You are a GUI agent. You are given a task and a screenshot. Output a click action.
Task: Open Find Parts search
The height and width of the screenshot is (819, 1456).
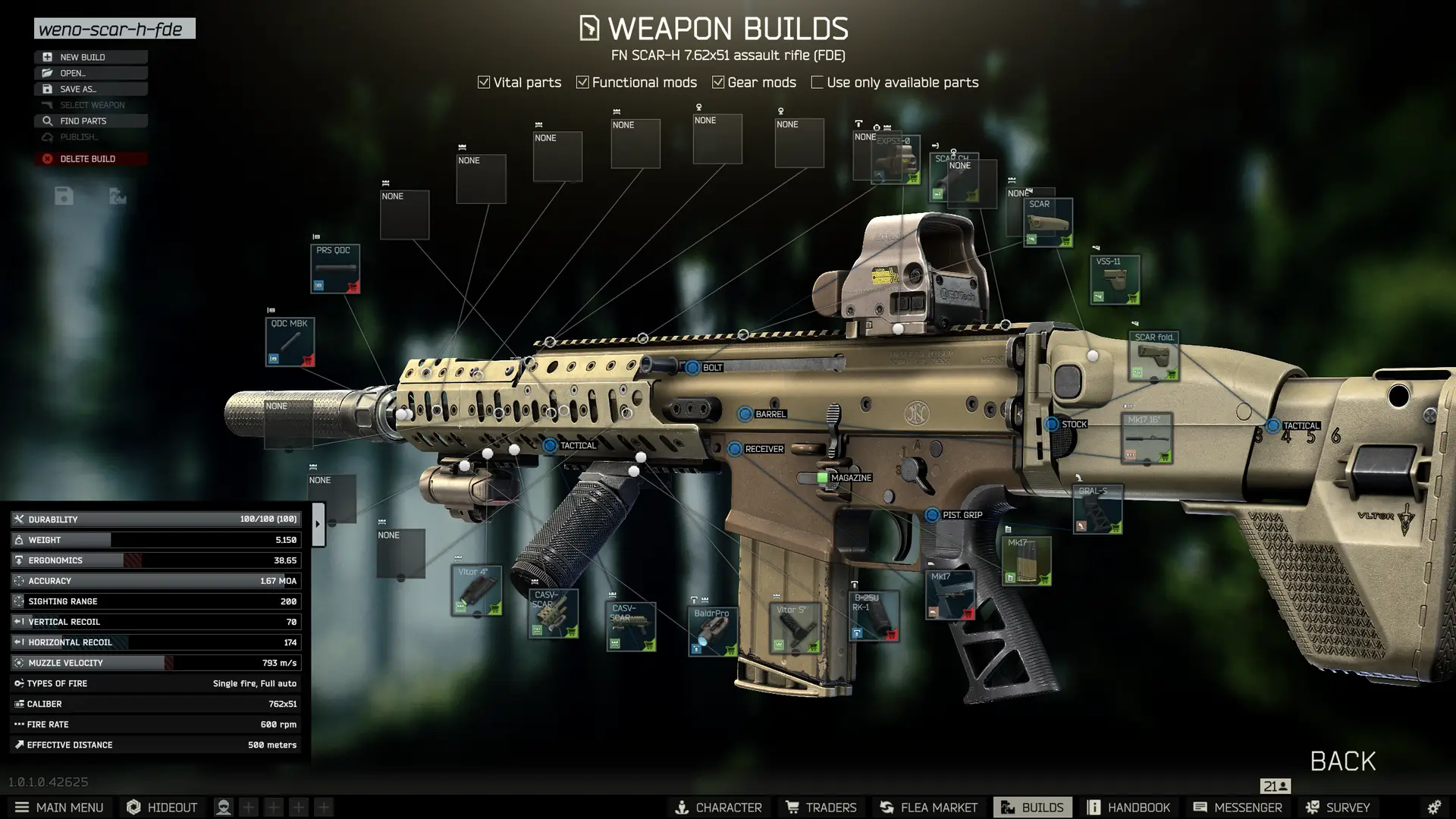pos(90,121)
